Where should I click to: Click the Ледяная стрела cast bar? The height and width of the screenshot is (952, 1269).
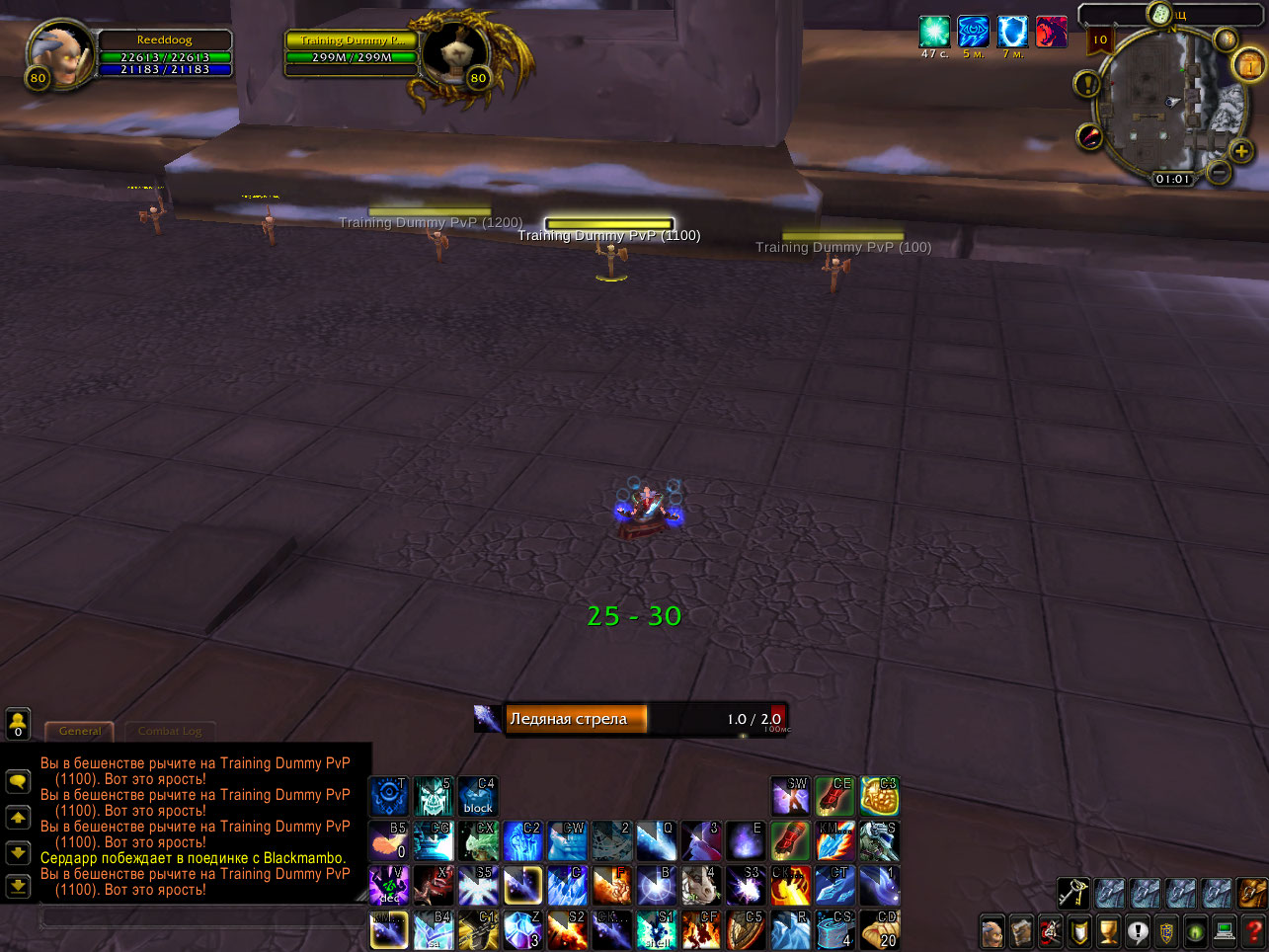tap(632, 719)
